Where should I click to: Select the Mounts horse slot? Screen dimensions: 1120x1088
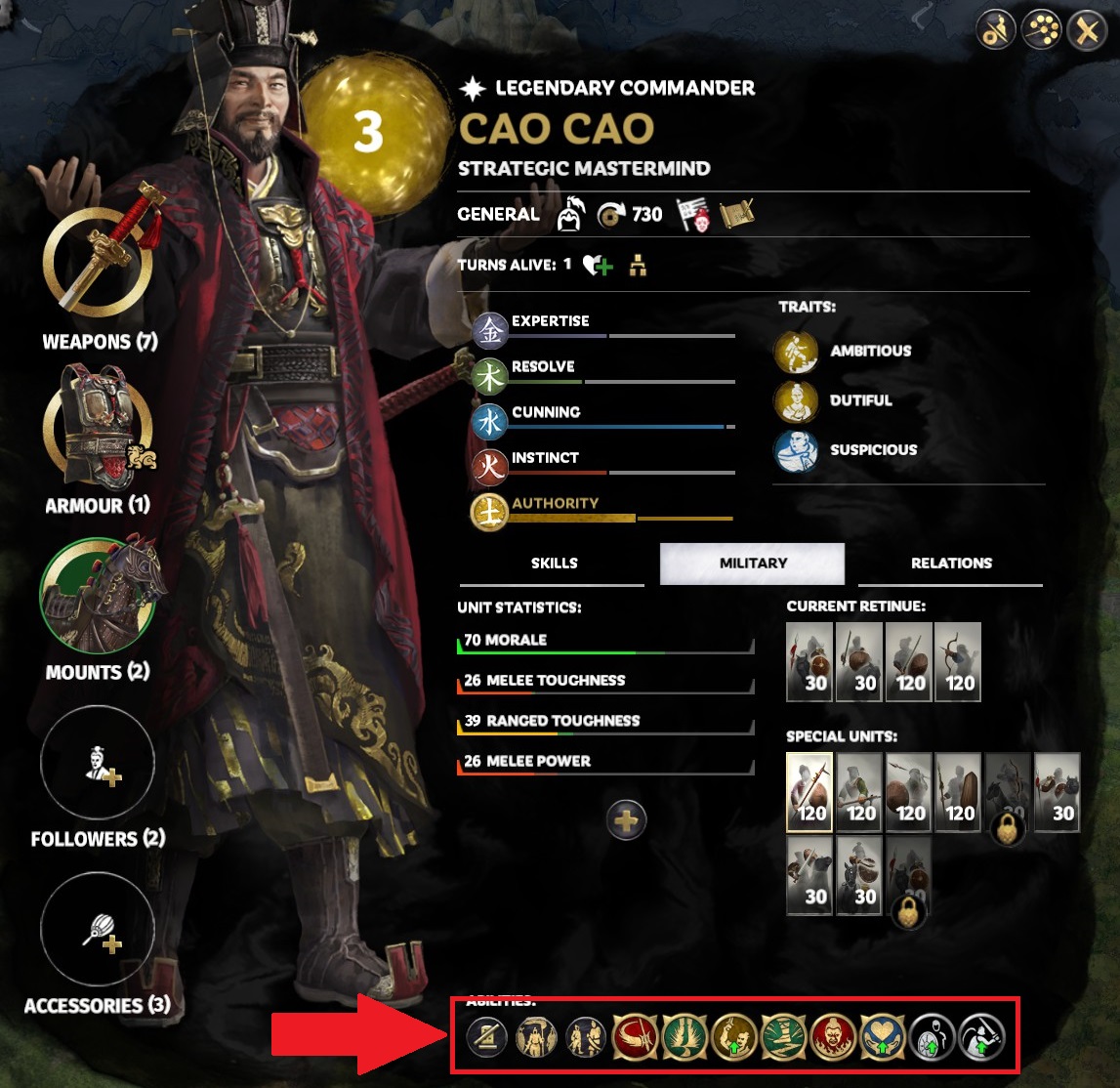pyautogui.click(x=97, y=595)
